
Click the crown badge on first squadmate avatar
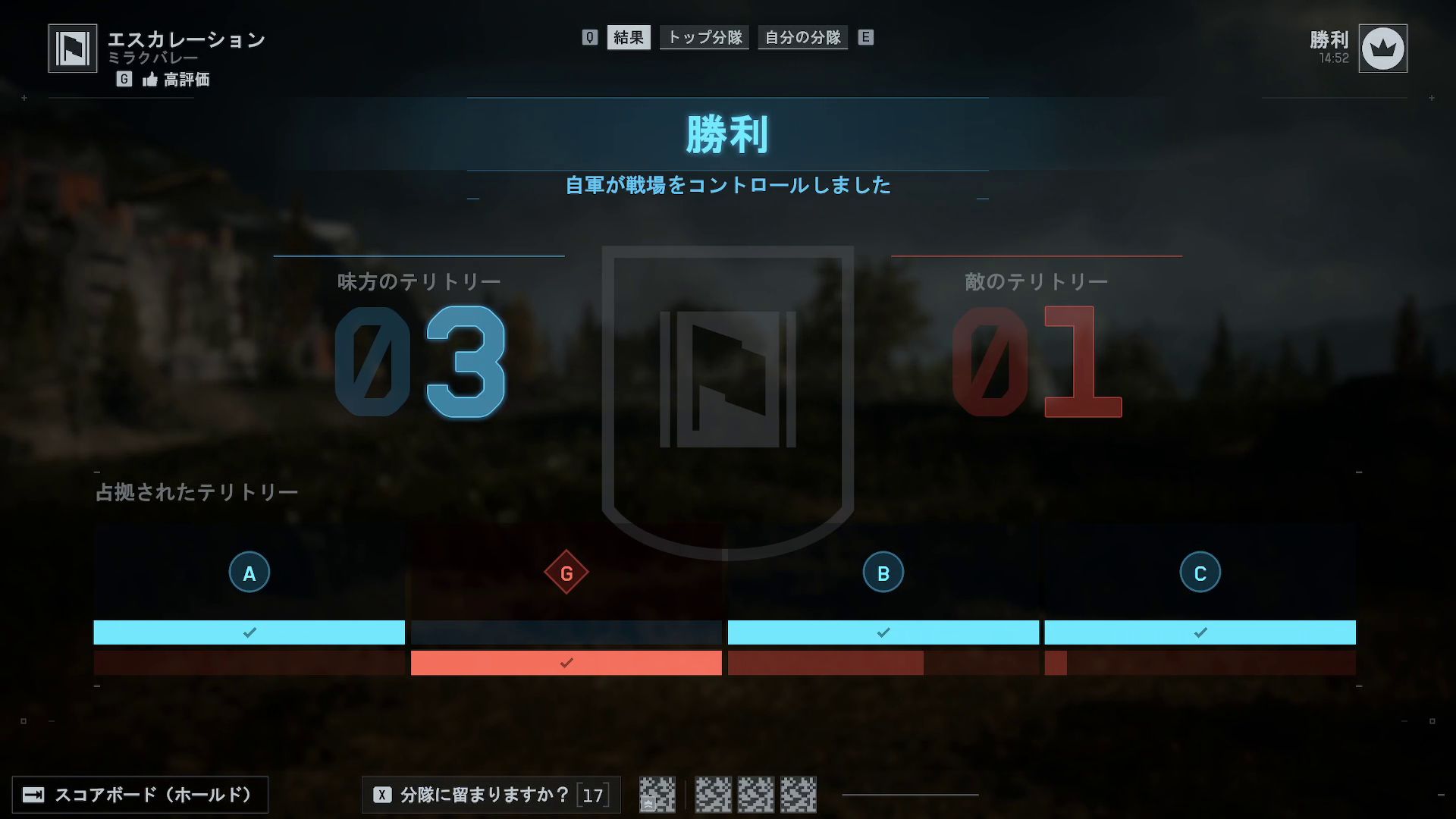tap(648, 804)
